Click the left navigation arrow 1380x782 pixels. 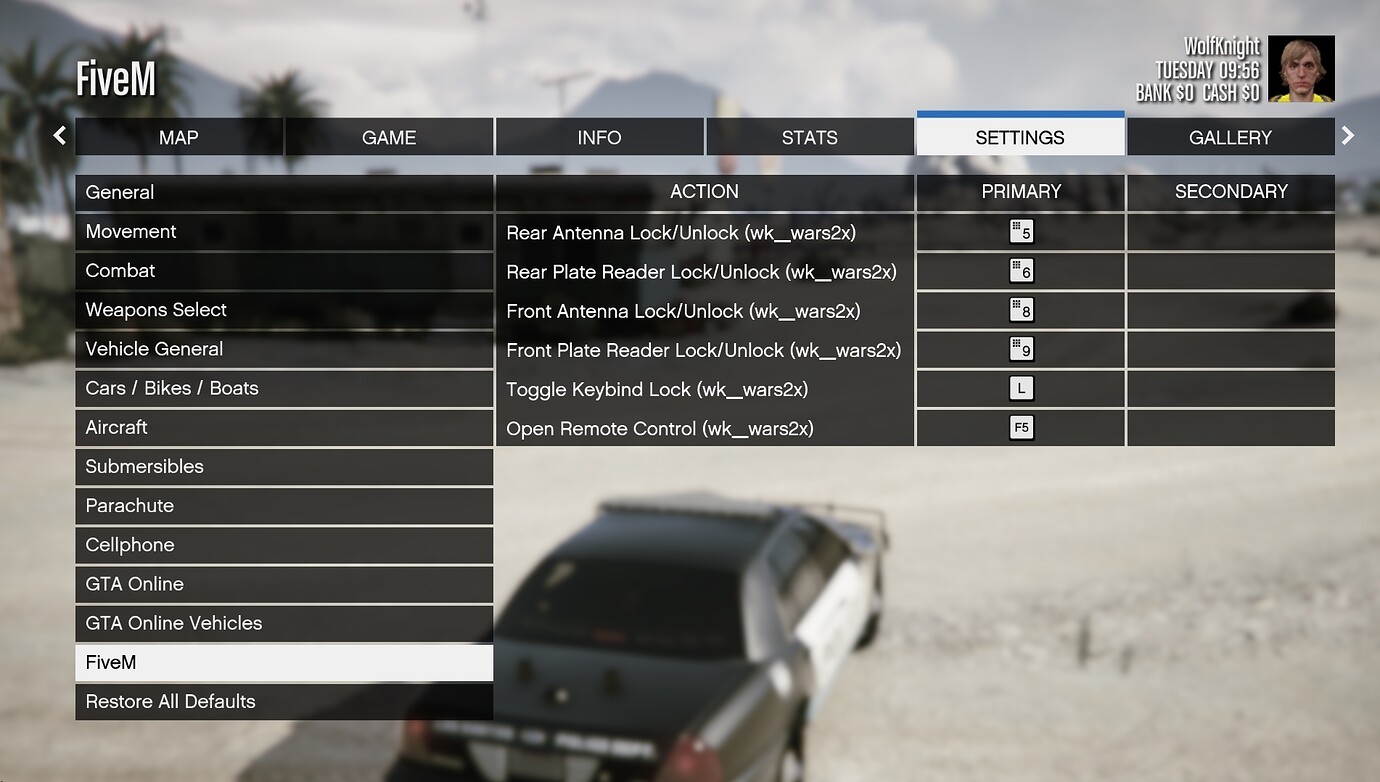point(59,135)
